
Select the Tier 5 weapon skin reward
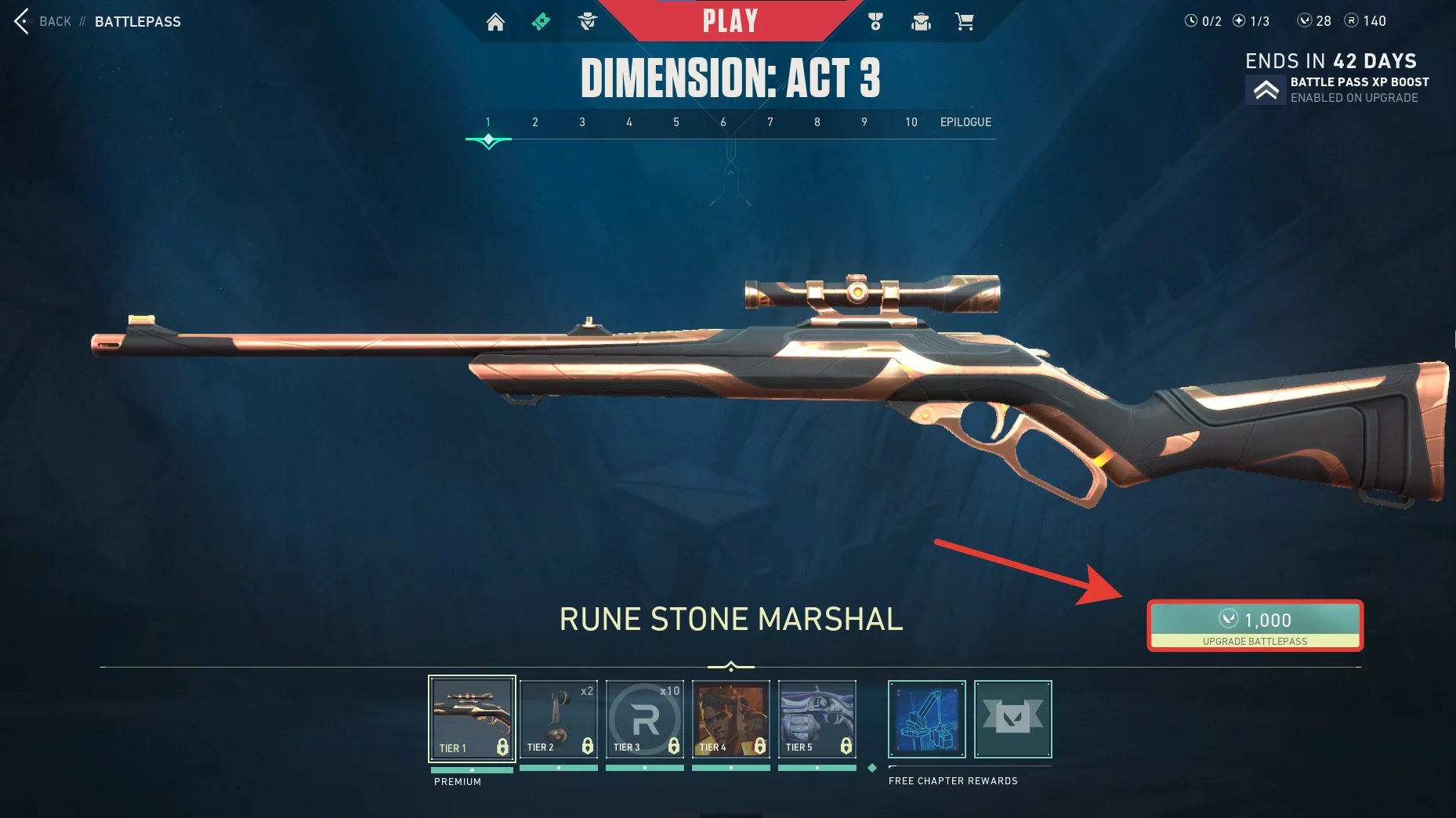[x=817, y=718]
